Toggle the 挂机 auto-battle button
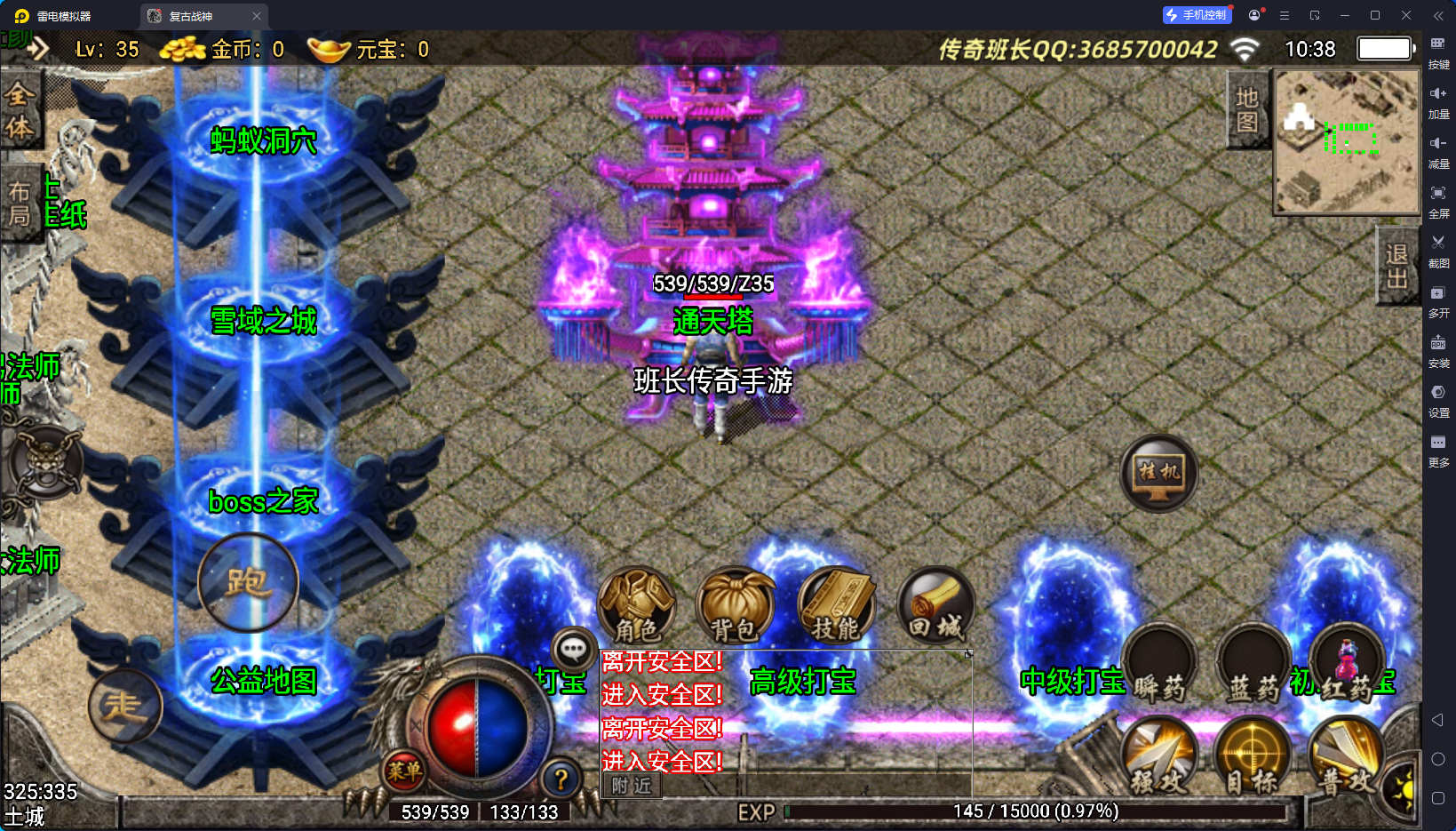Image resolution: width=1456 pixels, height=831 pixels. (1159, 474)
